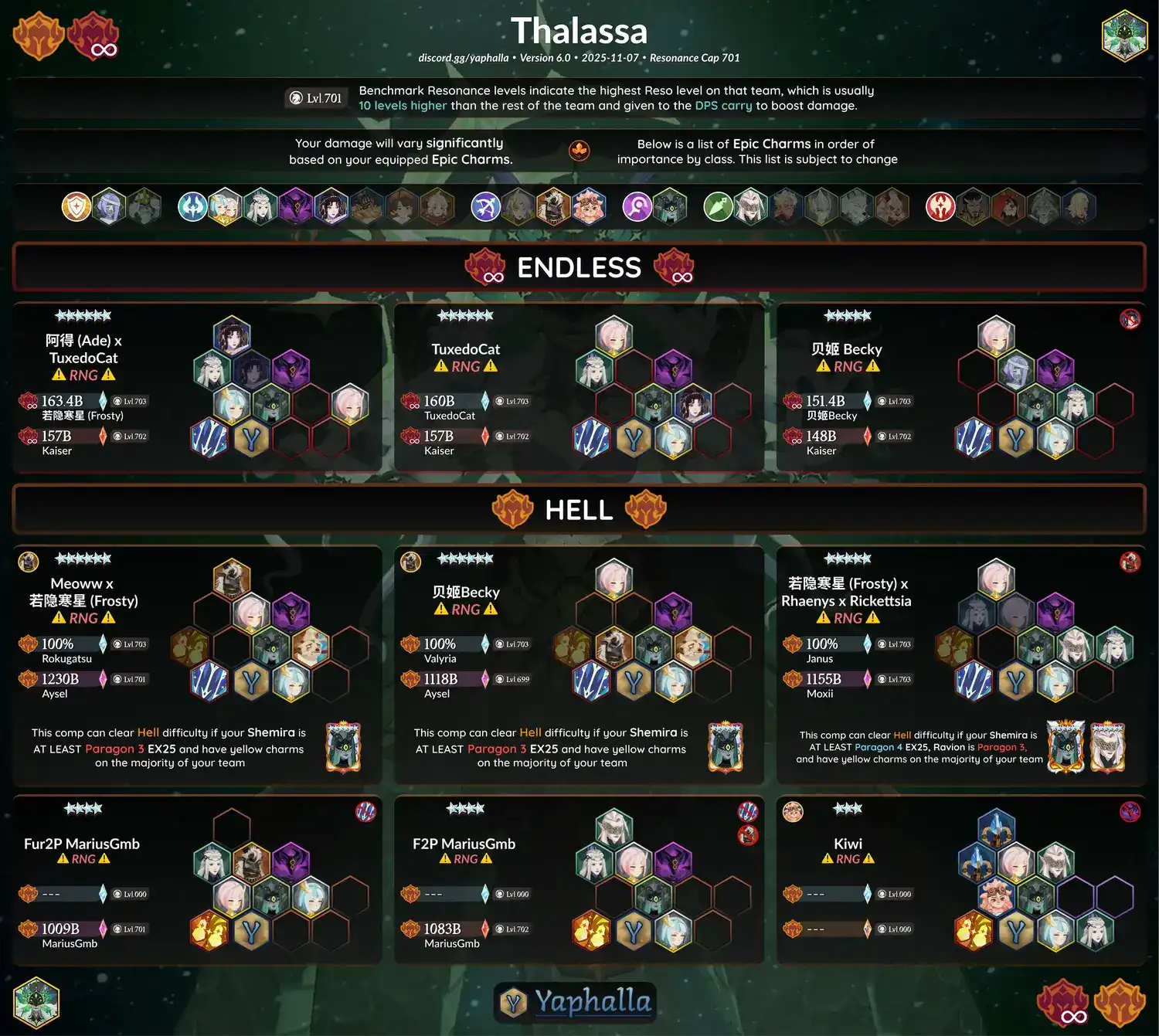This screenshot has width=1159, height=1036.
Task: Select the 阿得 (Ade) x TuxedoCat team name
Action: coord(83,349)
